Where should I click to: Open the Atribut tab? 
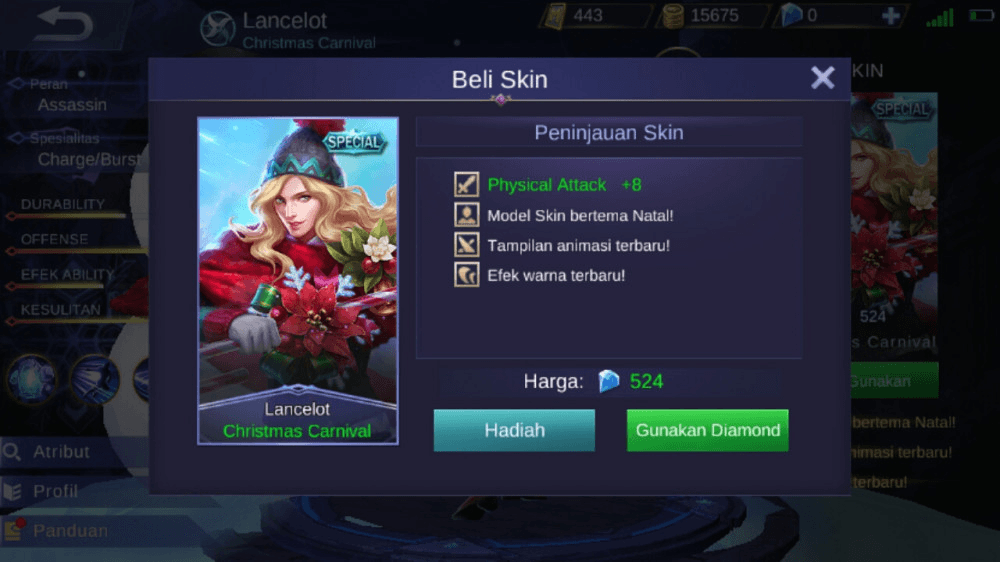click(62, 452)
